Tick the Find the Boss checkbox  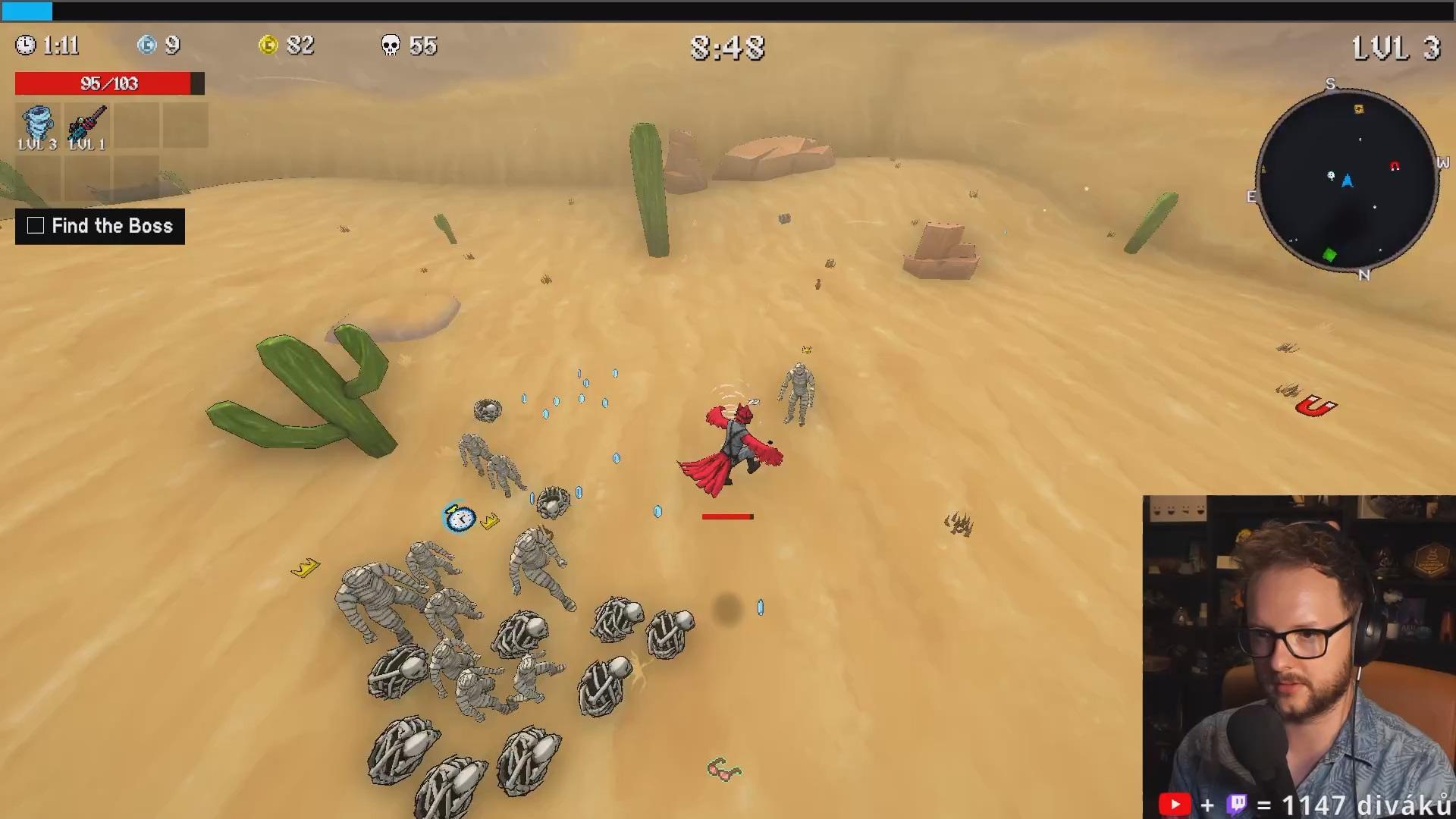[x=36, y=226]
